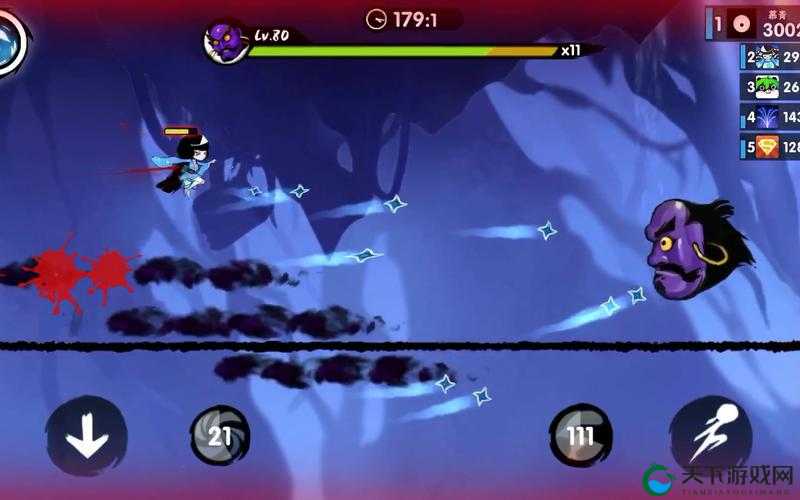Pick the rank 5 Superman-logo avatar row
The image size is (800, 500).
tap(770, 147)
